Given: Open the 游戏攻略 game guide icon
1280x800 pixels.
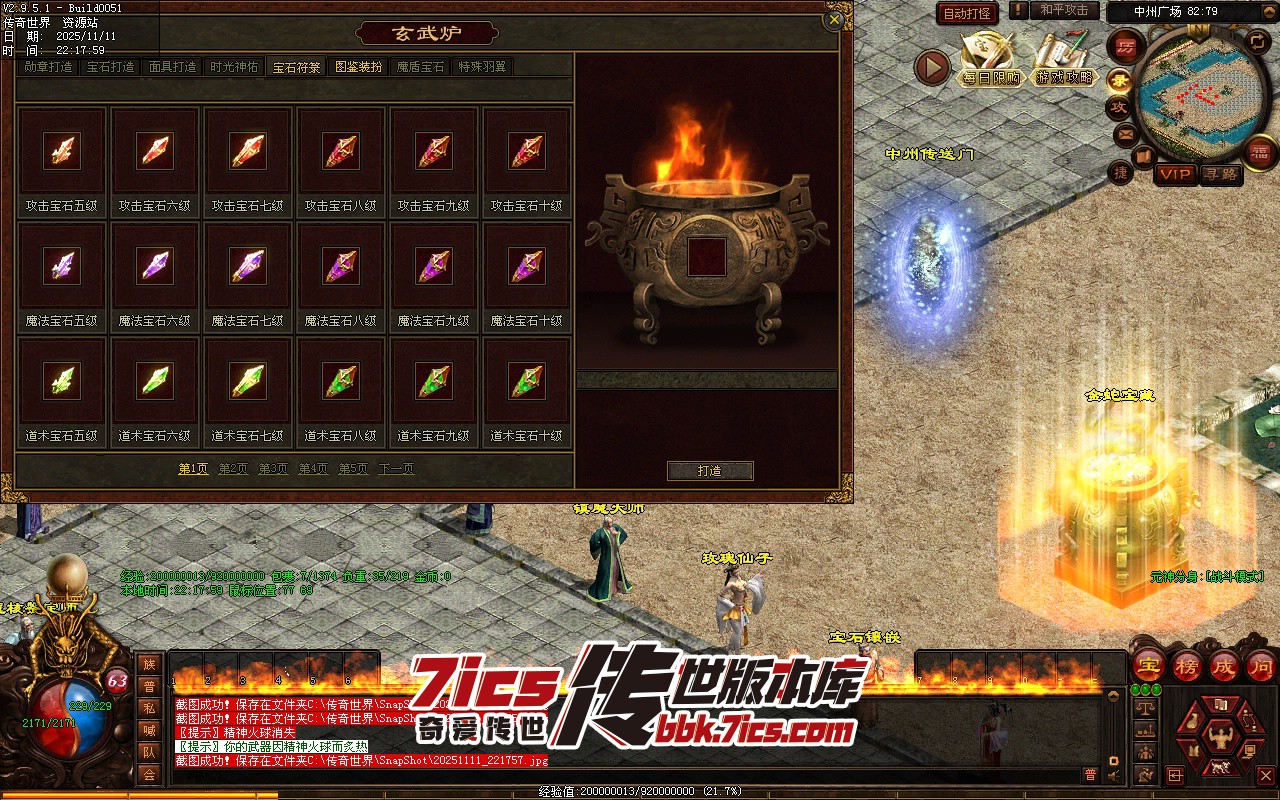Looking at the screenshot, I should [1064, 60].
